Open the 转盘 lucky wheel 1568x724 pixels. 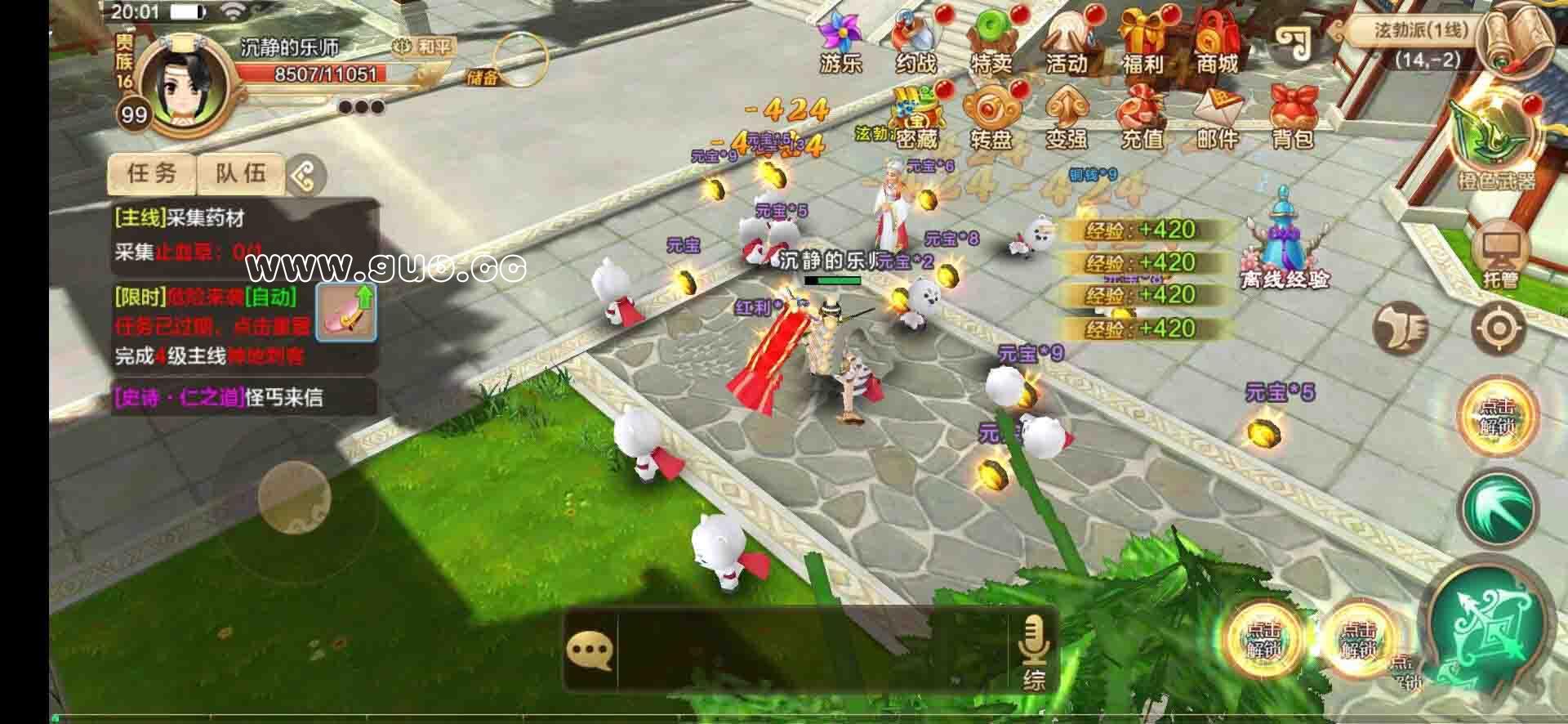(991, 118)
